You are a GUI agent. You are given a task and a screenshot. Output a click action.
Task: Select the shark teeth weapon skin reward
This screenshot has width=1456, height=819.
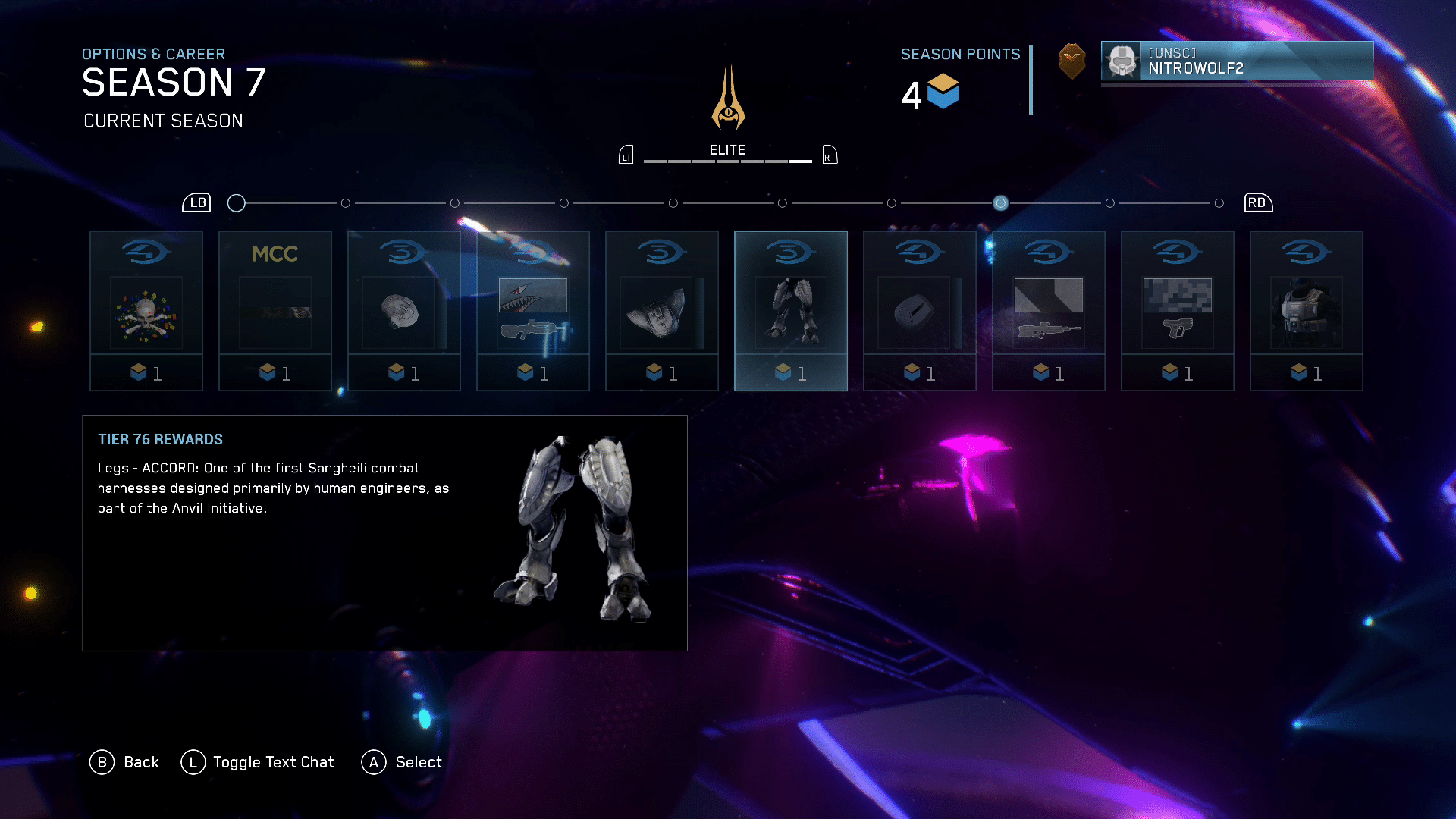coord(533,311)
